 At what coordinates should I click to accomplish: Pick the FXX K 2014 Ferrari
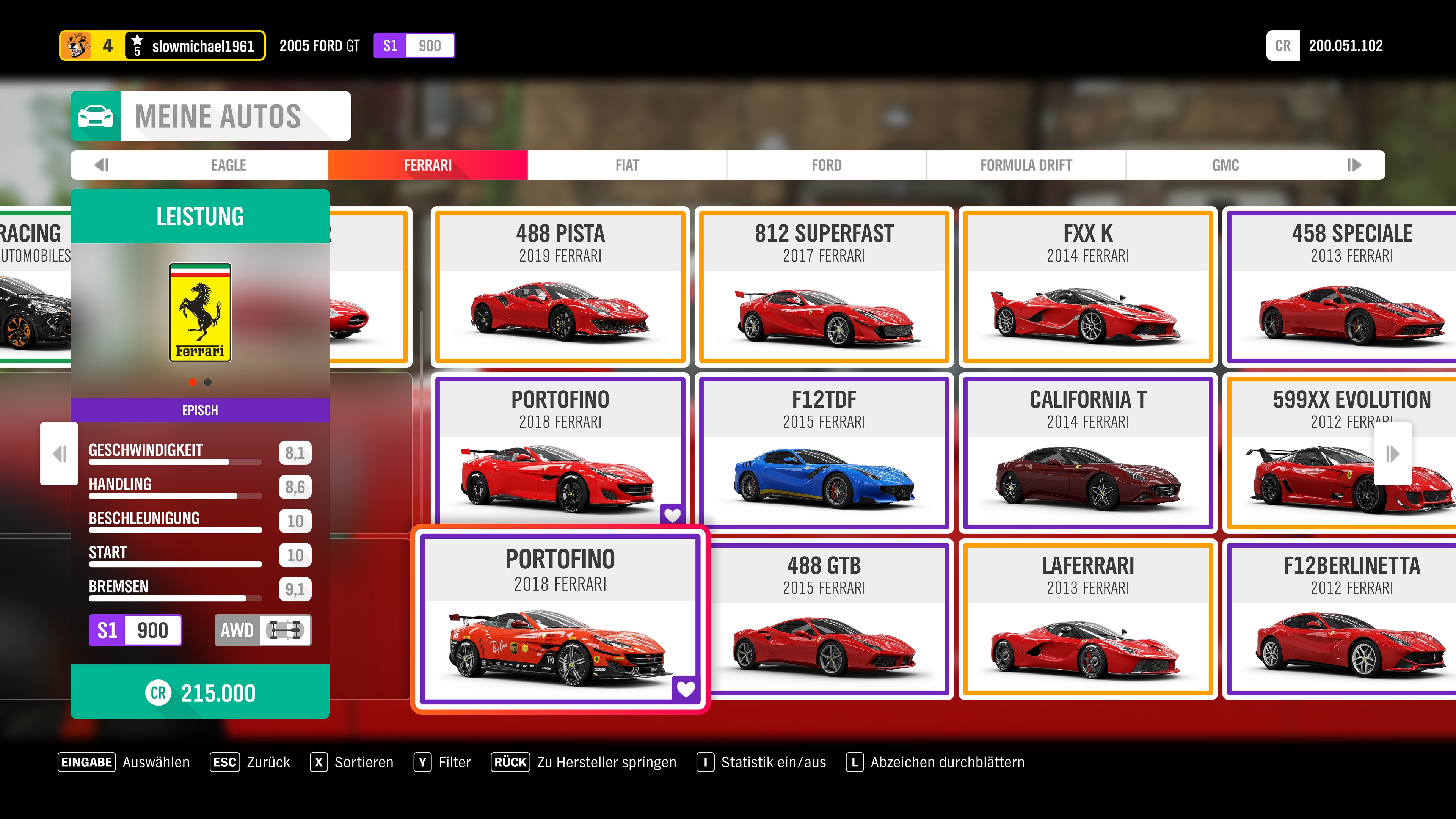pos(1088,287)
